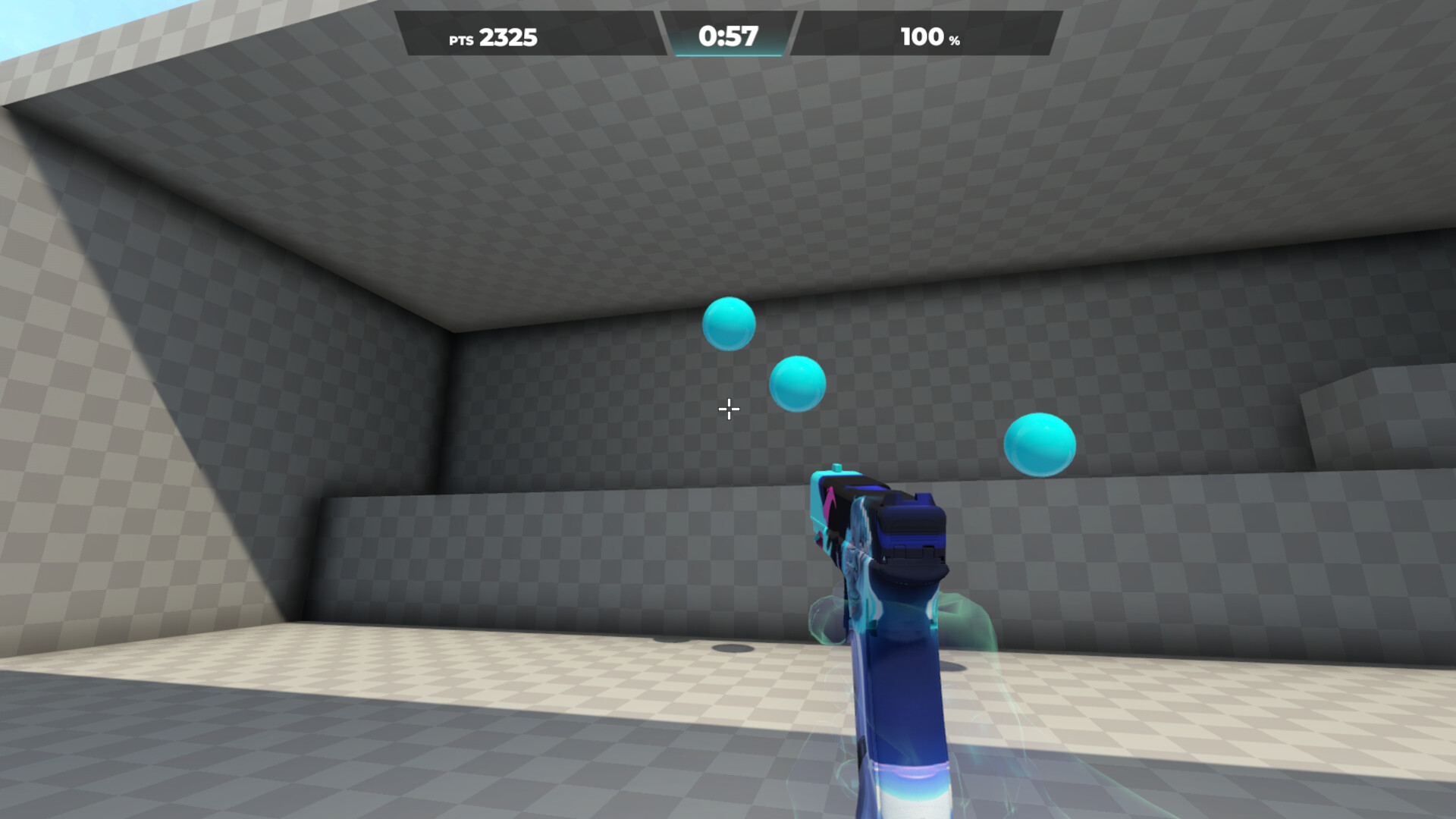This screenshot has height=819, width=1456.
Task: Click the front sight on the pistol barrel
Action: point(839,466)
